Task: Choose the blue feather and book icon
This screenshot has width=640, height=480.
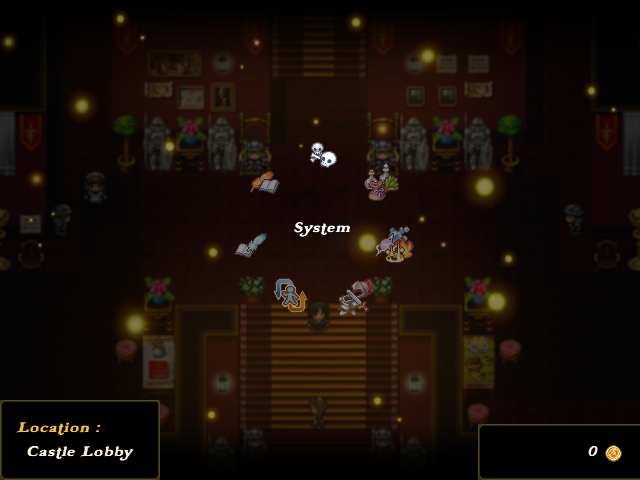Action: [x=251, y=245]
